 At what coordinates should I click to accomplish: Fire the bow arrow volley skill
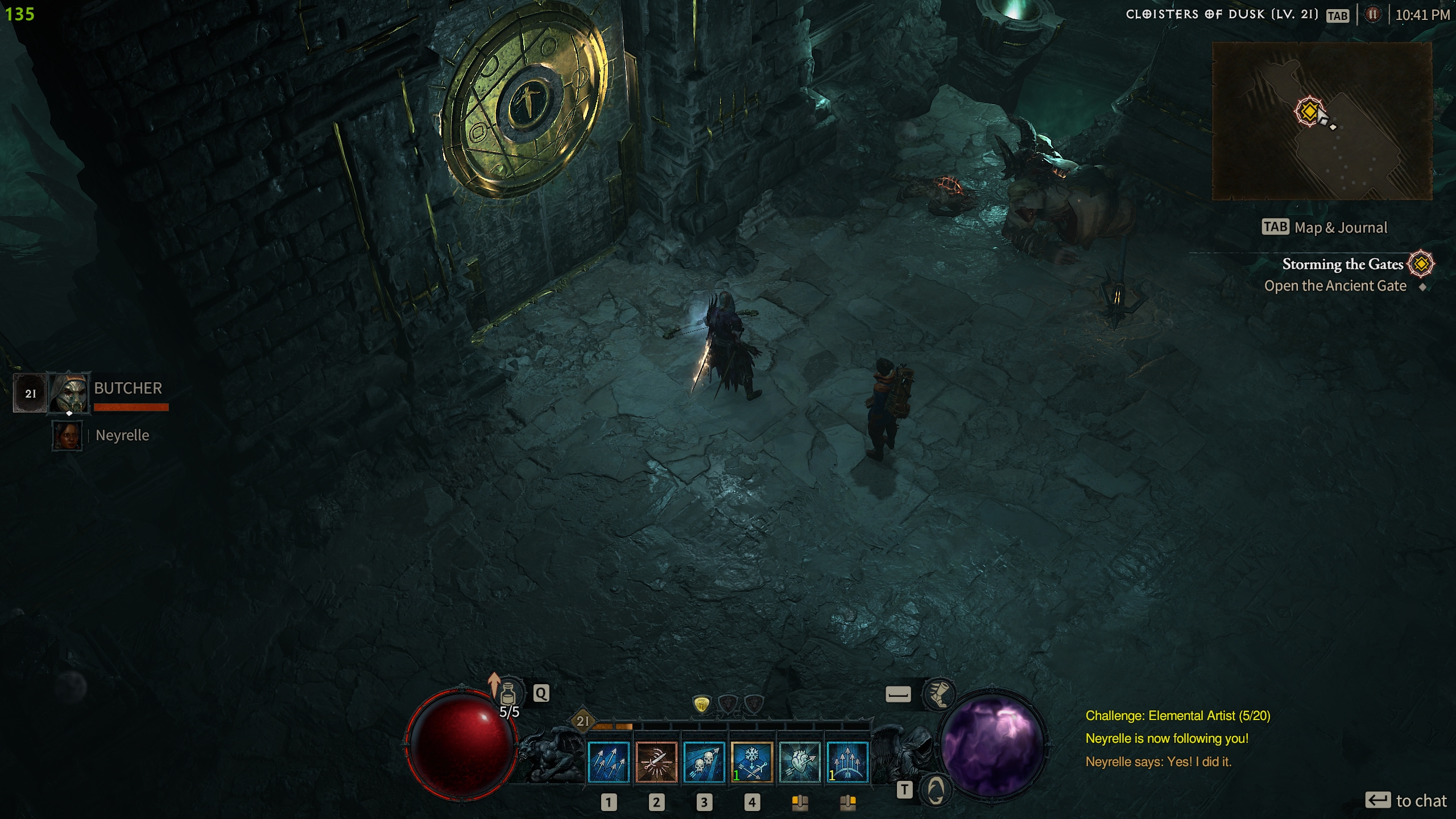tap(847, 762)
